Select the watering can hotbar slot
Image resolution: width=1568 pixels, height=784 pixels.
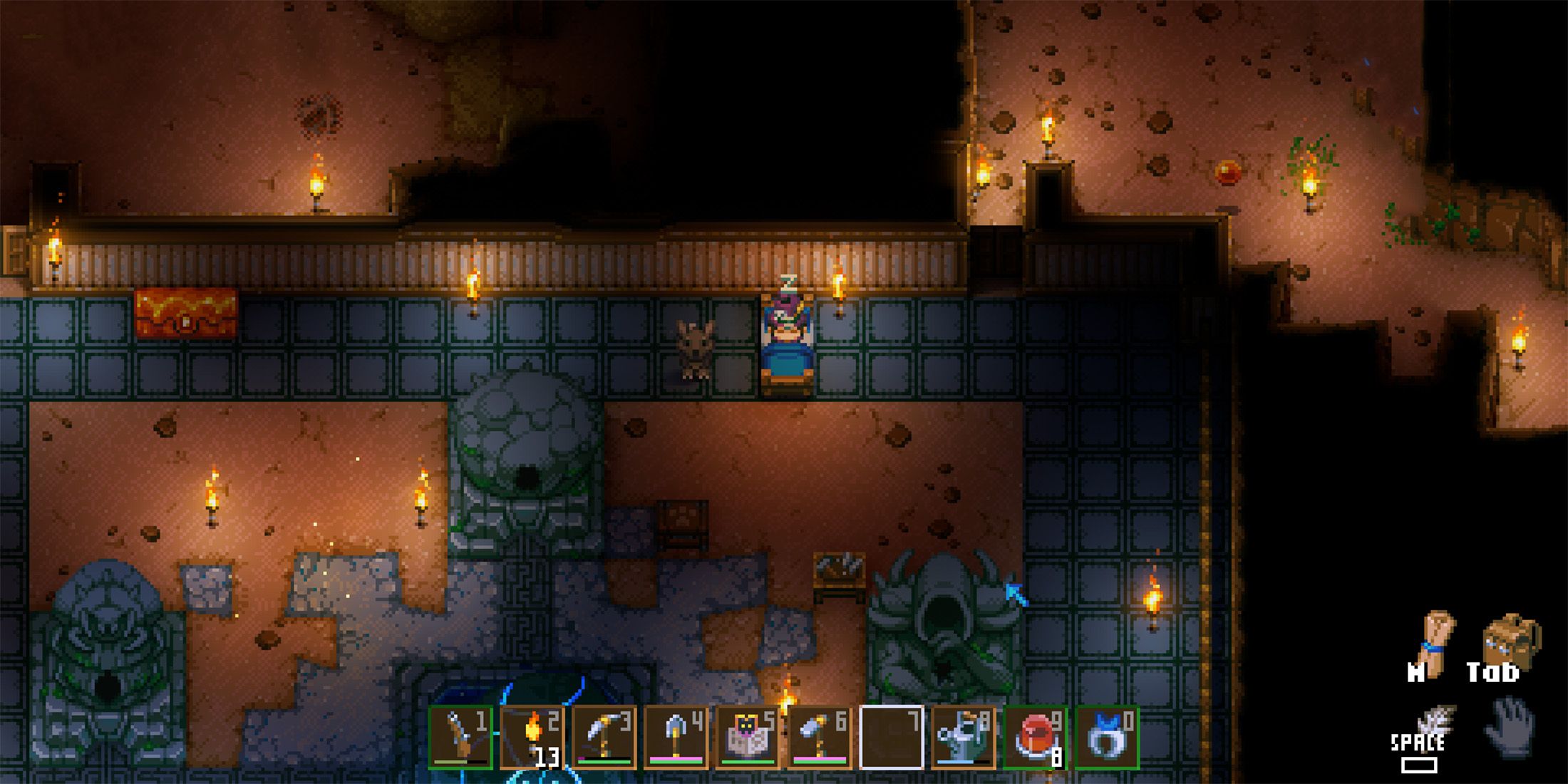pos(964,737)
